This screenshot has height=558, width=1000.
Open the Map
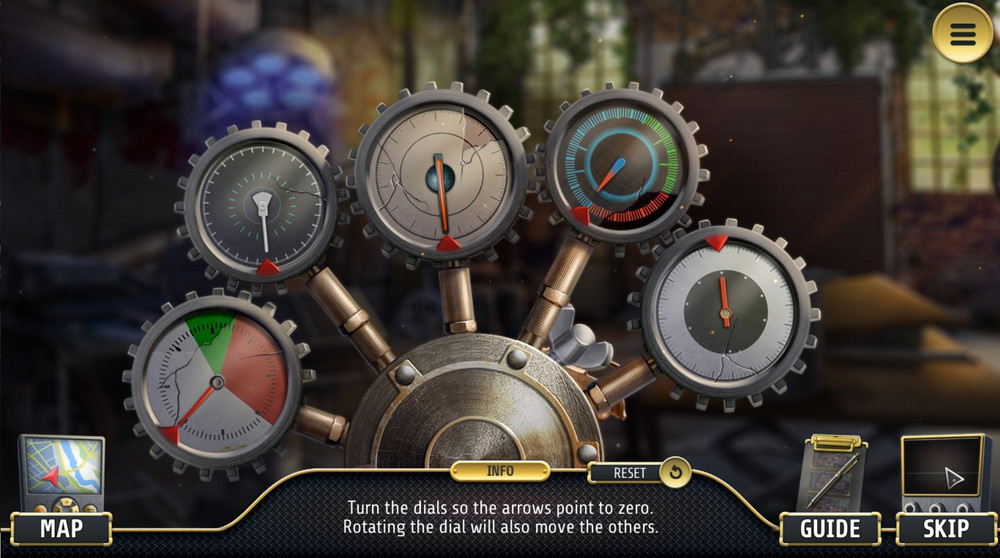click(61, 528)
